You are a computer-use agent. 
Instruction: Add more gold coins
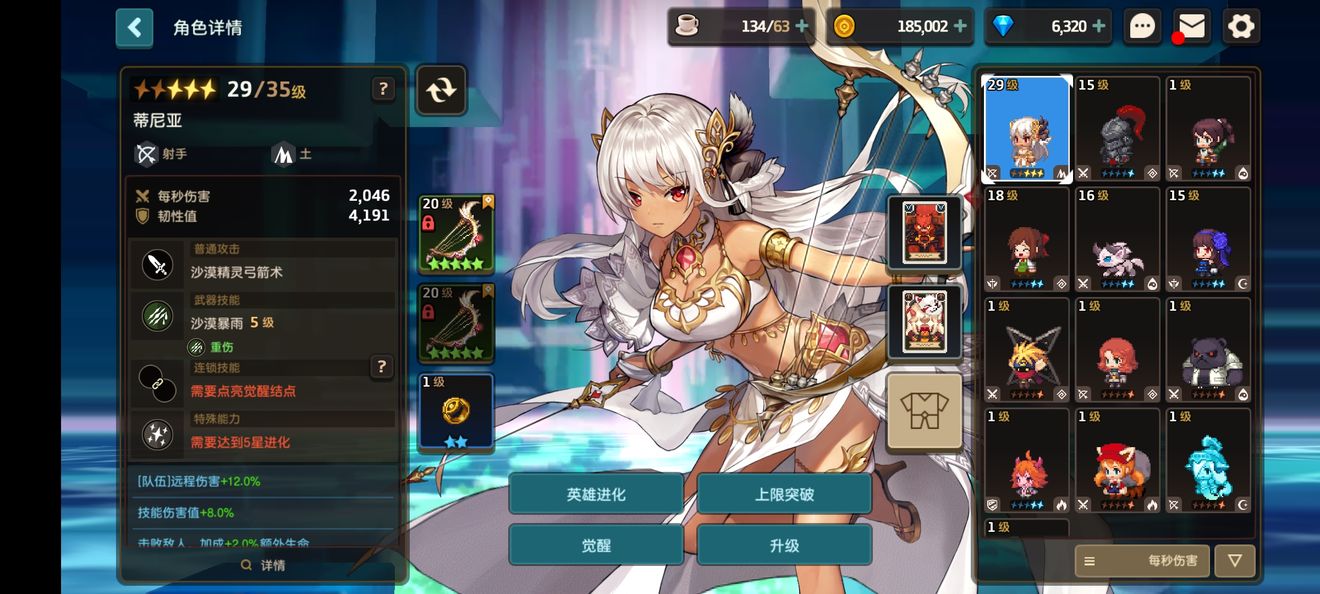[x=961, y=27]
